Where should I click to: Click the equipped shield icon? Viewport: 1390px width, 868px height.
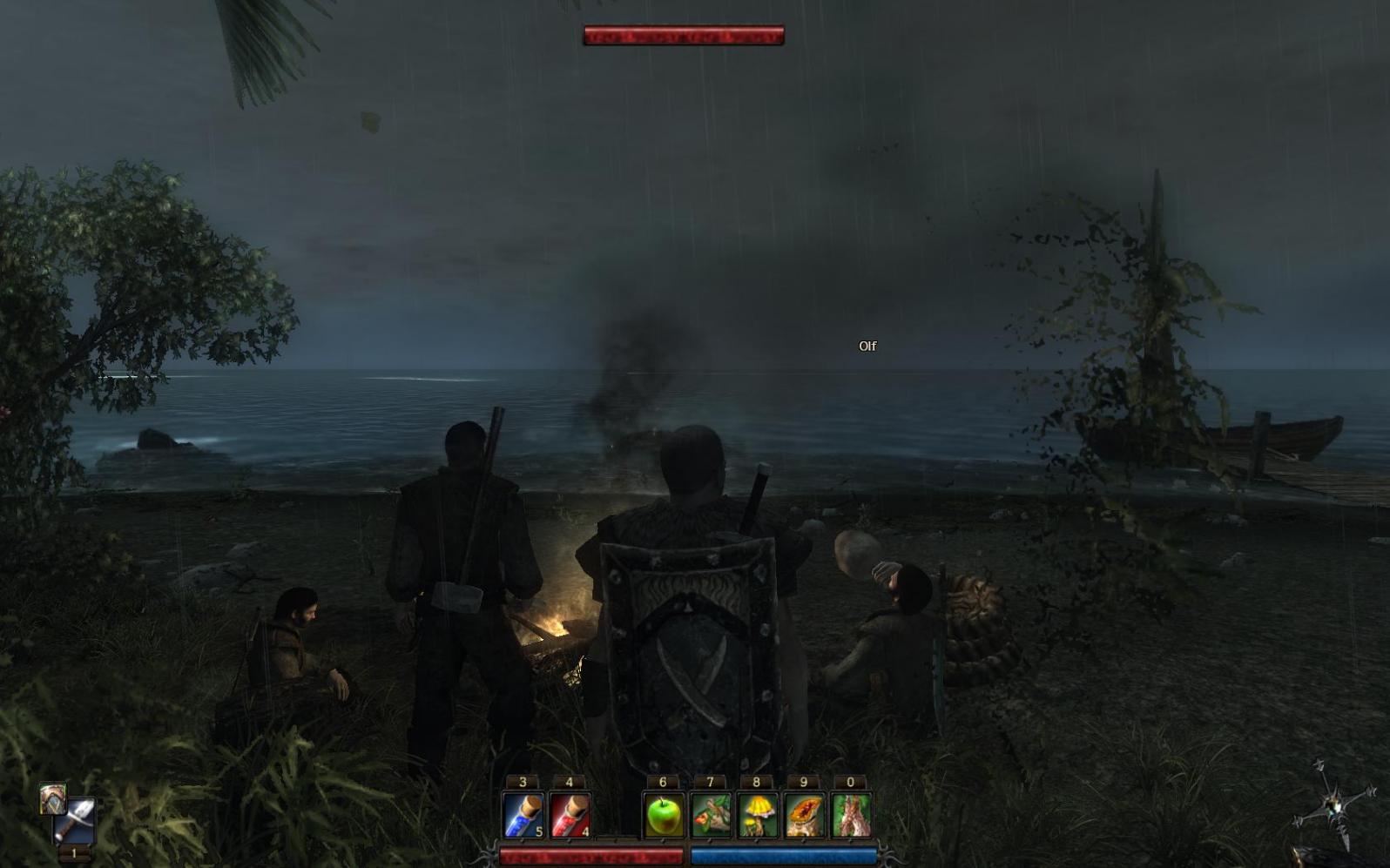coord(52,797)
